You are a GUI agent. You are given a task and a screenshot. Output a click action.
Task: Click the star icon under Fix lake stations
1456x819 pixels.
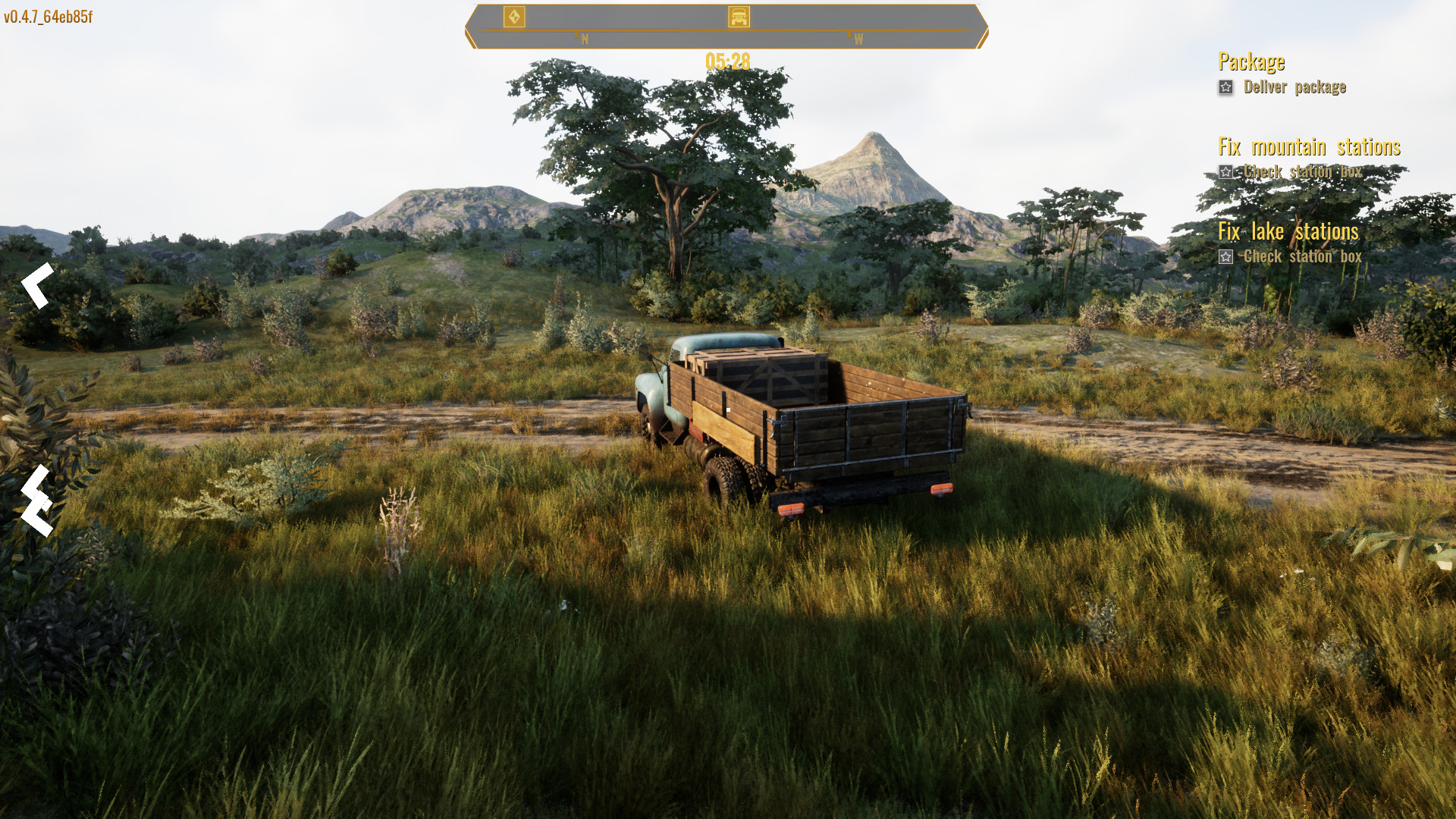(x=1225, y=257)
